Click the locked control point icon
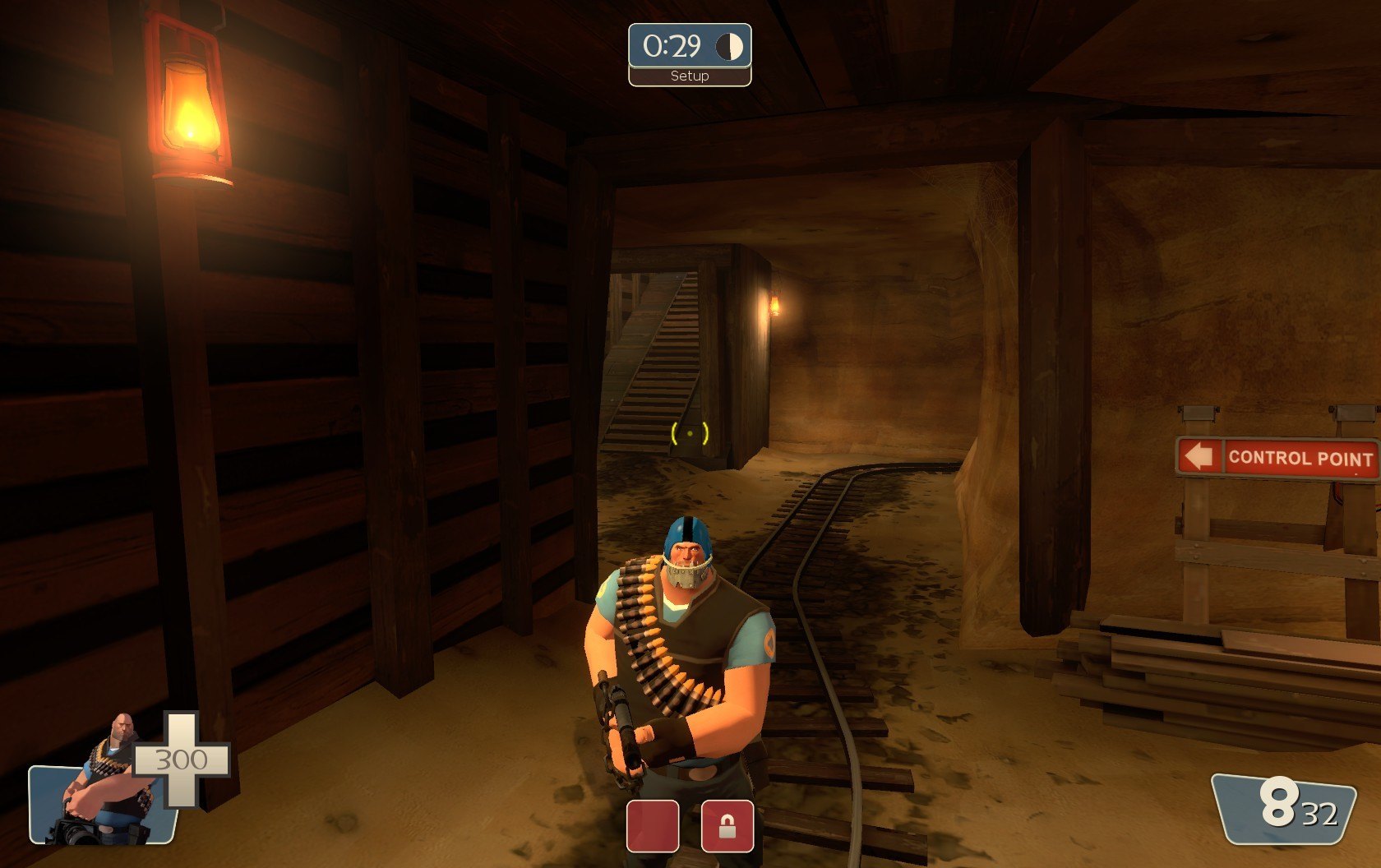The height and width of the screenshot is (868, 1381). coord(727,825)
